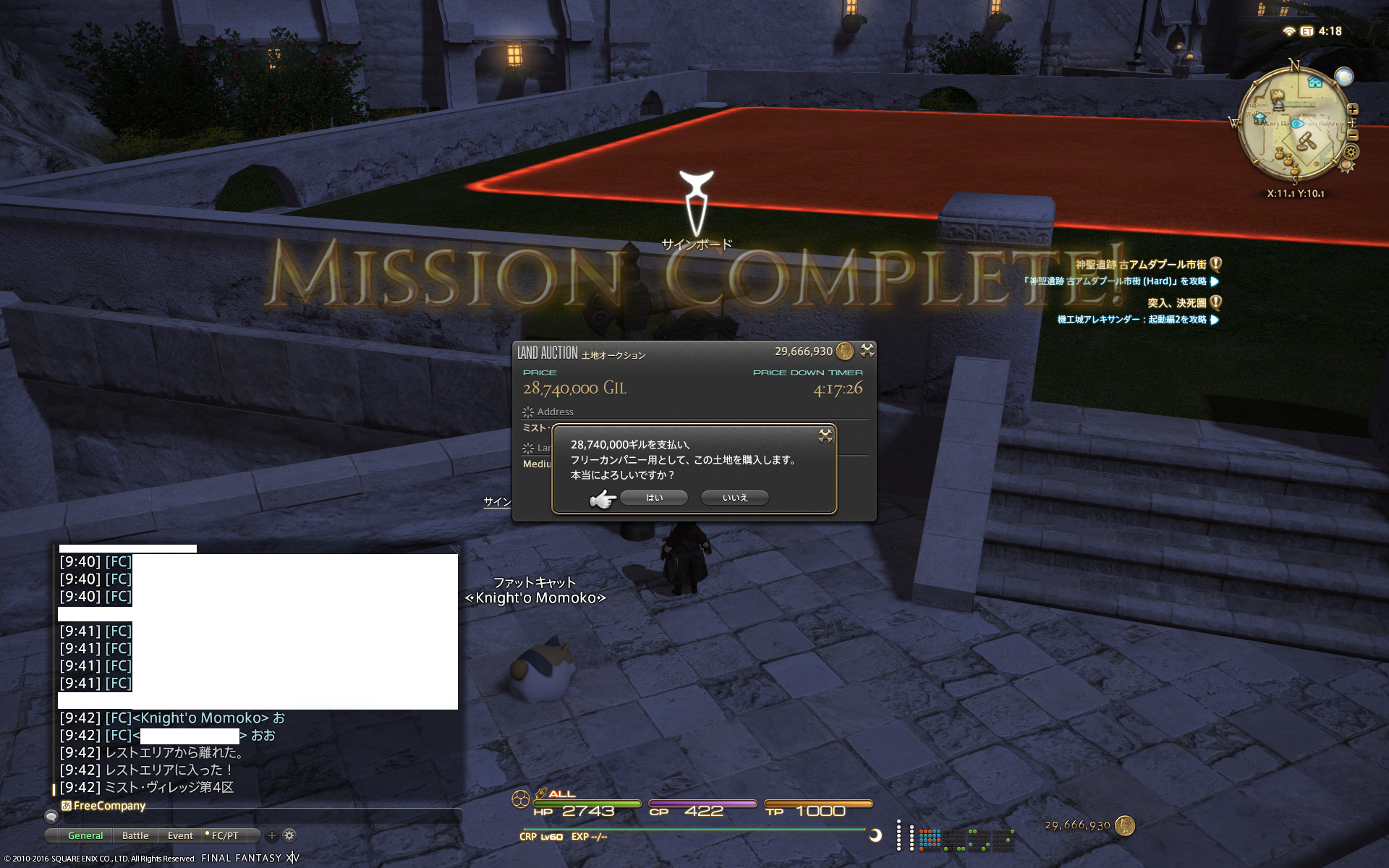Show the FC/PT chat tab
Image resolution: width=1389 pixels, height=868 pixels.
pyautogui.click(x=224, y=835)
